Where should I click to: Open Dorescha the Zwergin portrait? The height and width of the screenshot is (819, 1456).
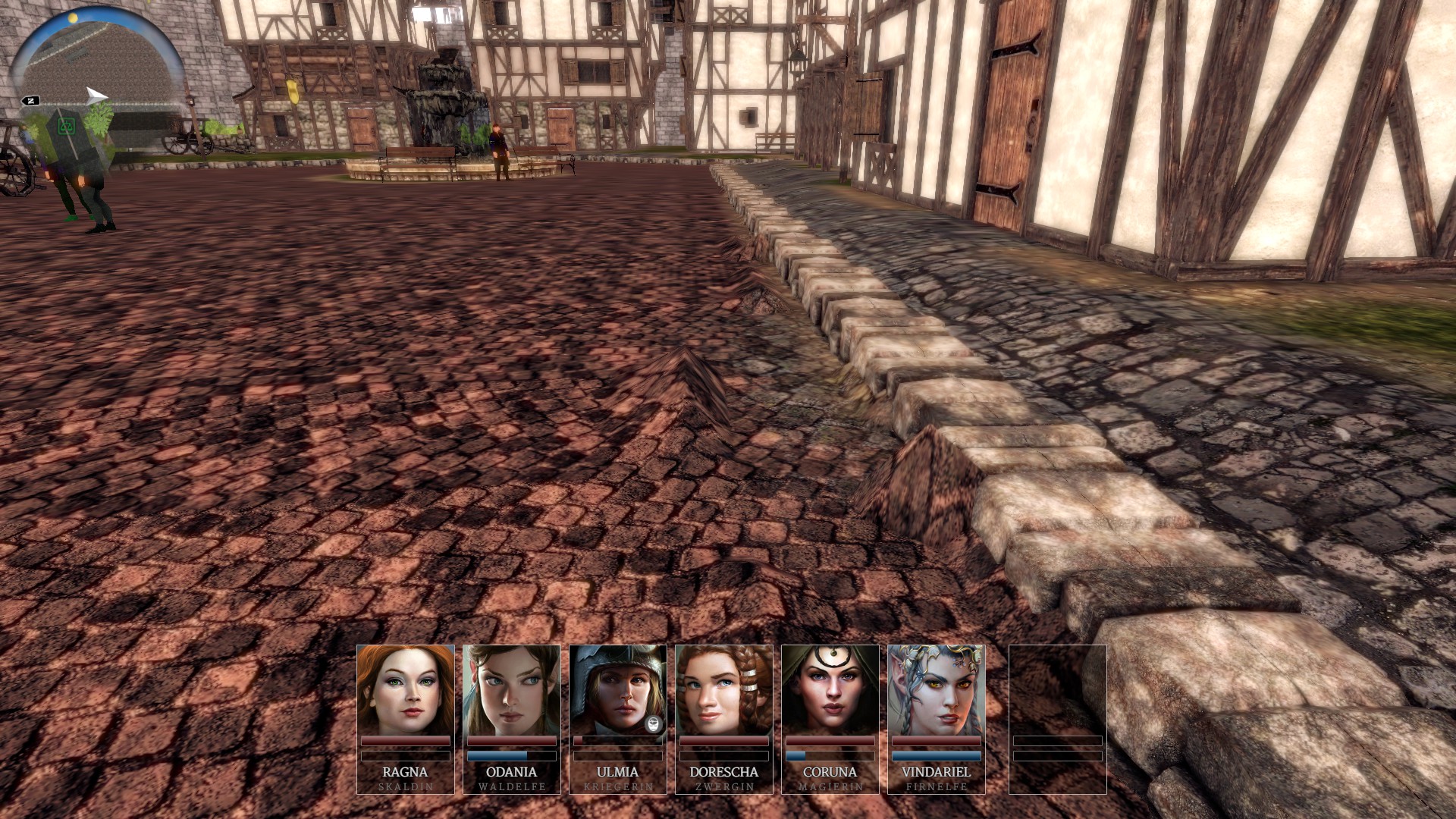point(724,690)
